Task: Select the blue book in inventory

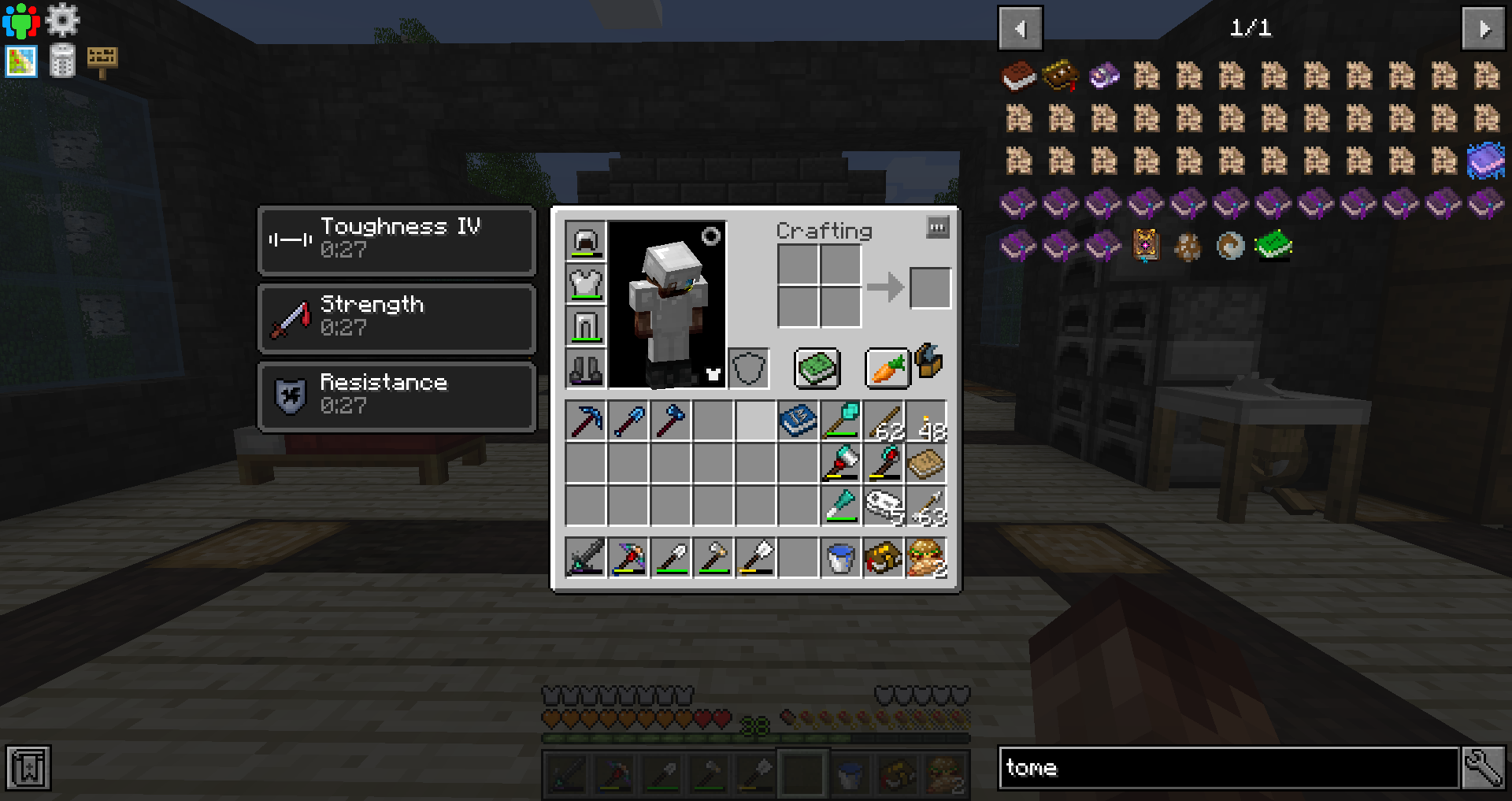Action: coord(799,421)
